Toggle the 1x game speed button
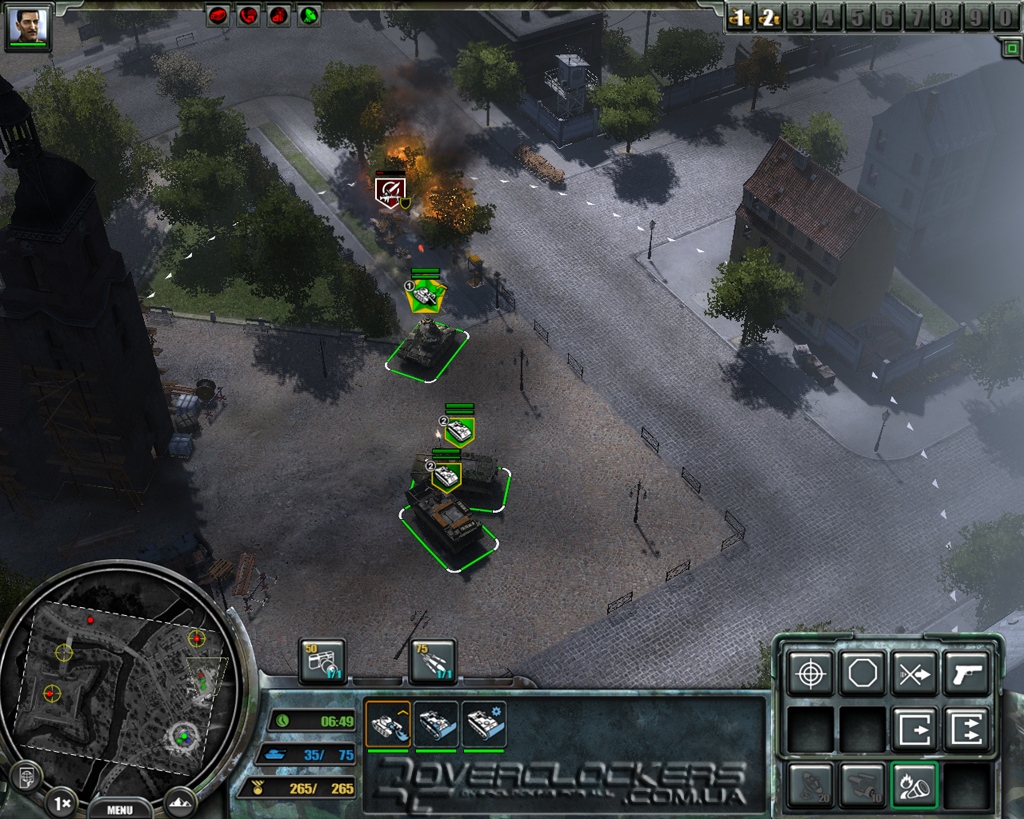Viewport: 1024px width, 819px height. coord(60,803)
